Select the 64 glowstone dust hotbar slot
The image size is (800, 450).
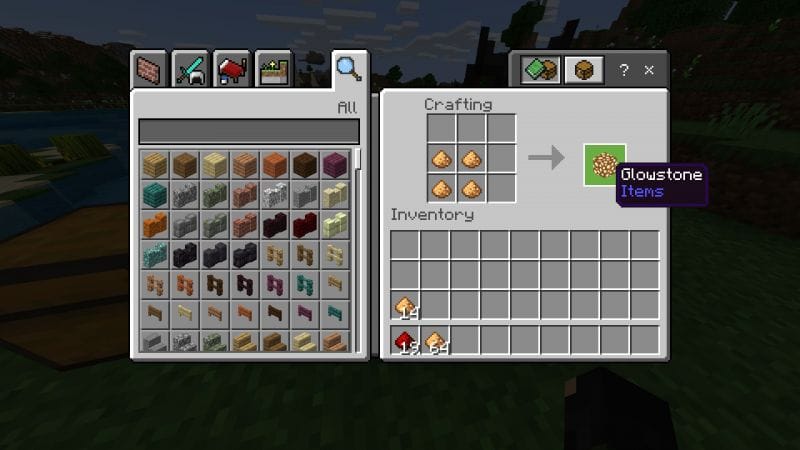click(x=435, y=341)
